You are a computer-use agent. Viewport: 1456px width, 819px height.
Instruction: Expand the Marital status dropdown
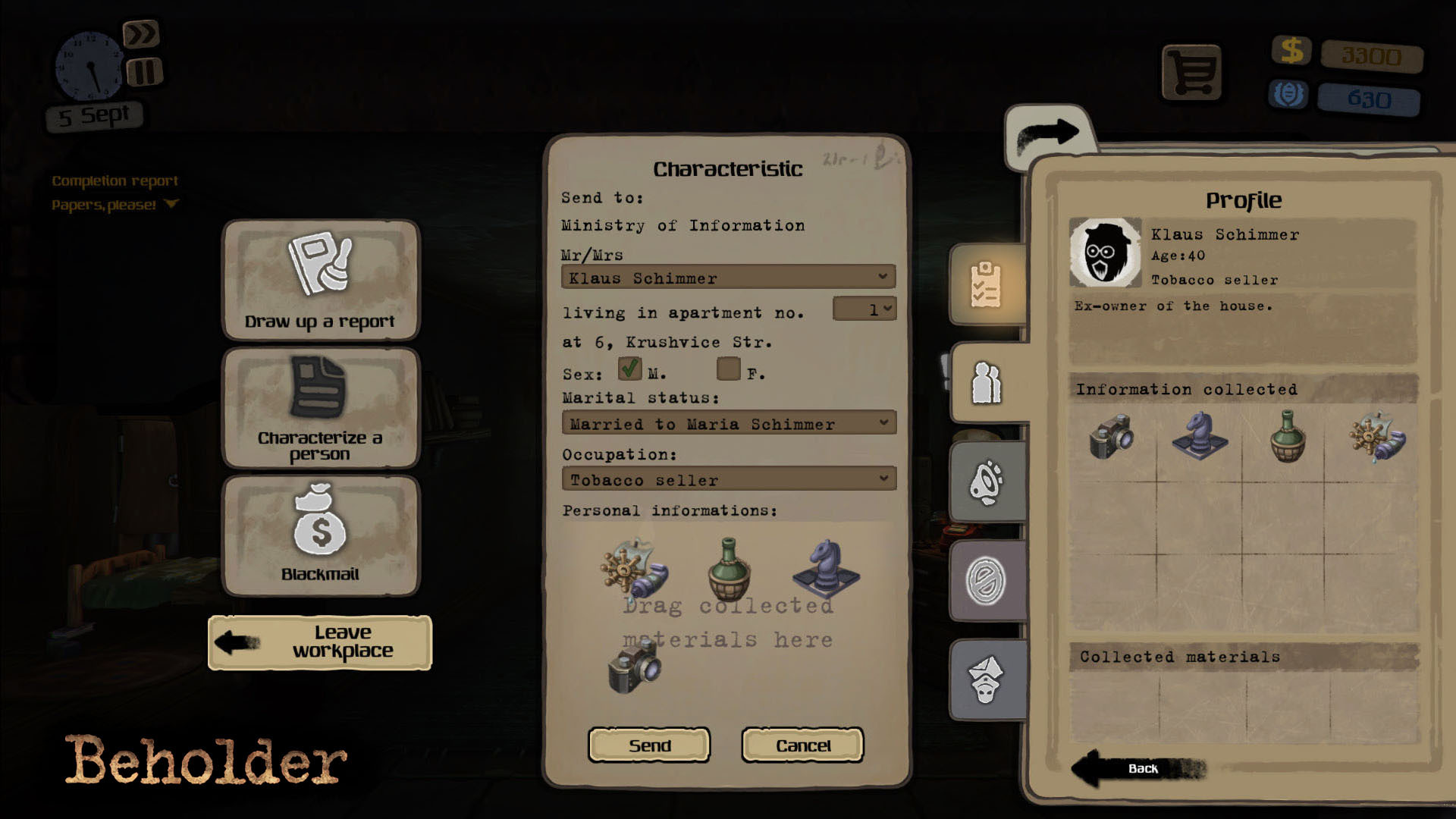726,423
